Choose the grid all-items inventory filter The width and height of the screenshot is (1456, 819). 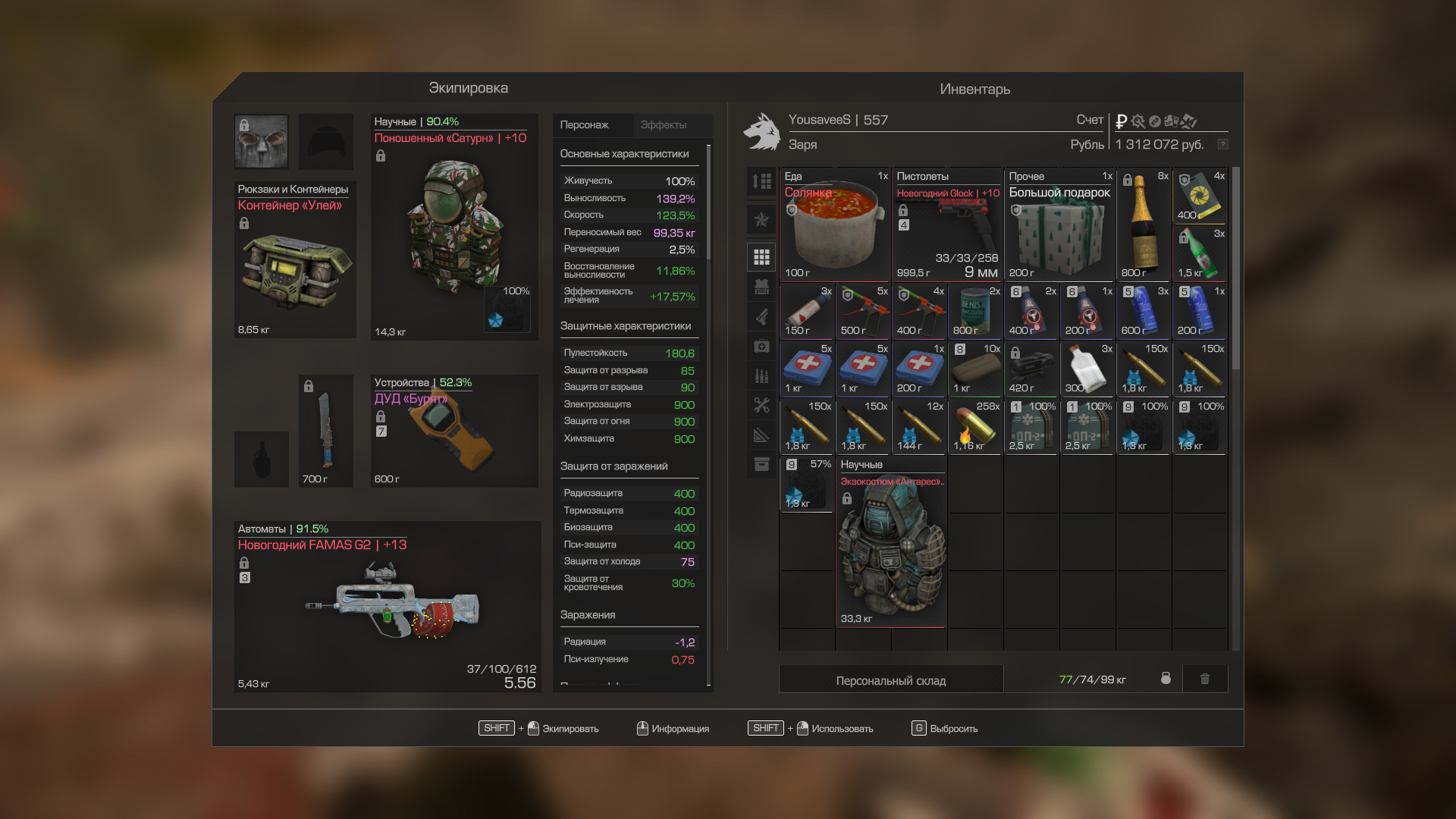pos(761,258)
